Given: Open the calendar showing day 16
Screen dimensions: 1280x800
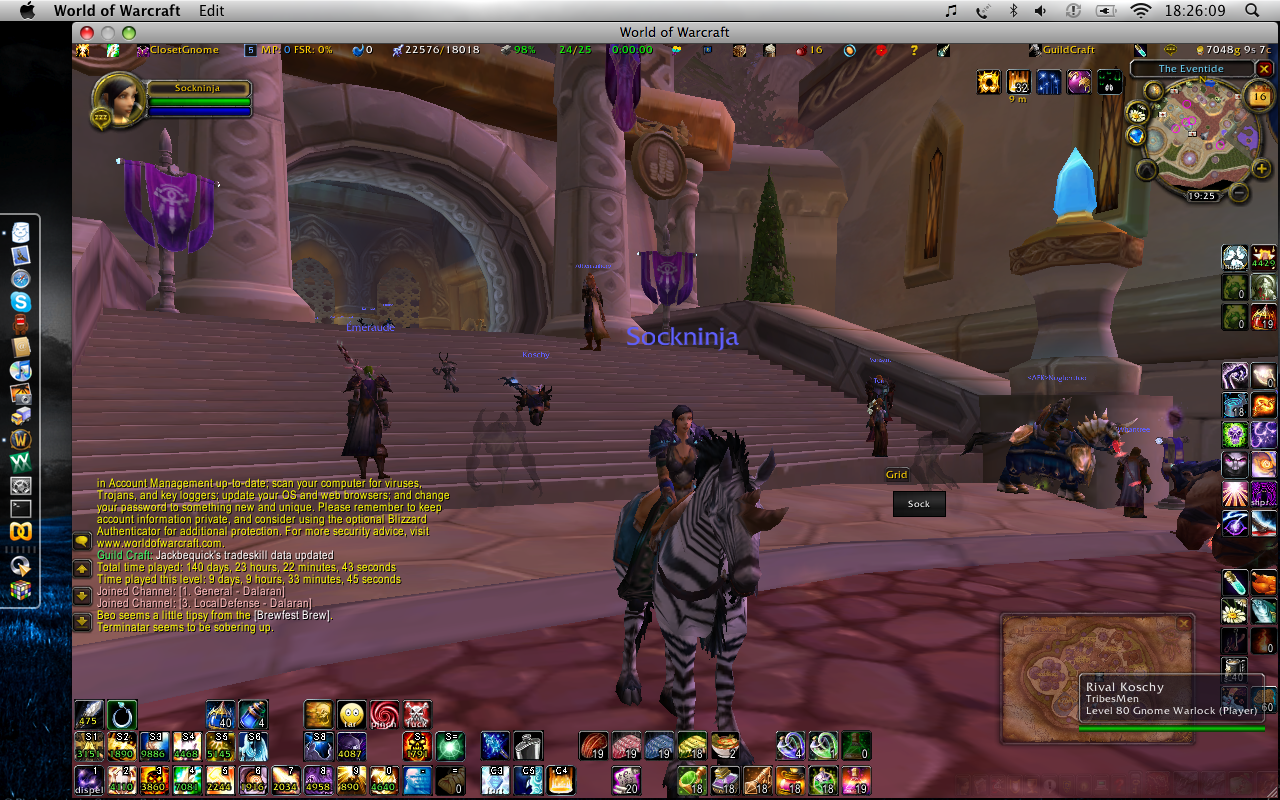Looking at the screenshot, I should tap(1260, 96).
